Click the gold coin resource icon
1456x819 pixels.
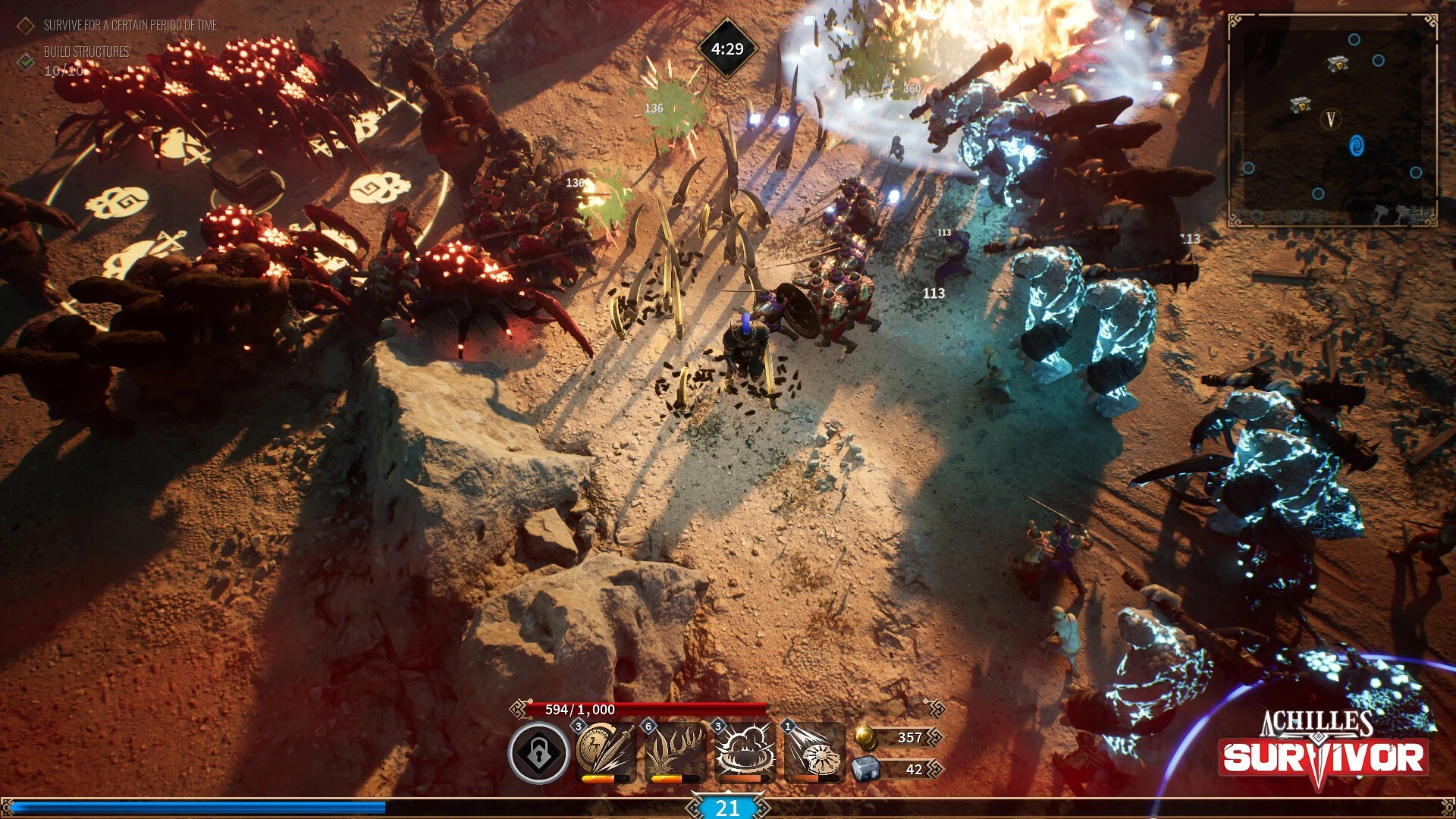(865, 737)
